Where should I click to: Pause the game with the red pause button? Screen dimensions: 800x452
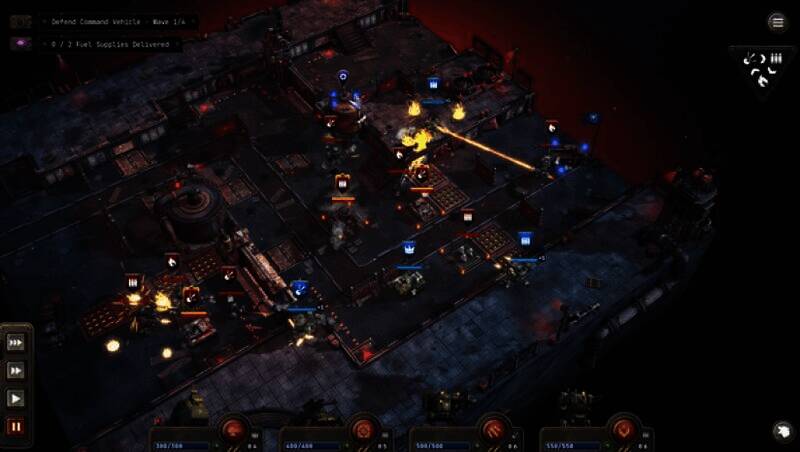coord(16,427)
